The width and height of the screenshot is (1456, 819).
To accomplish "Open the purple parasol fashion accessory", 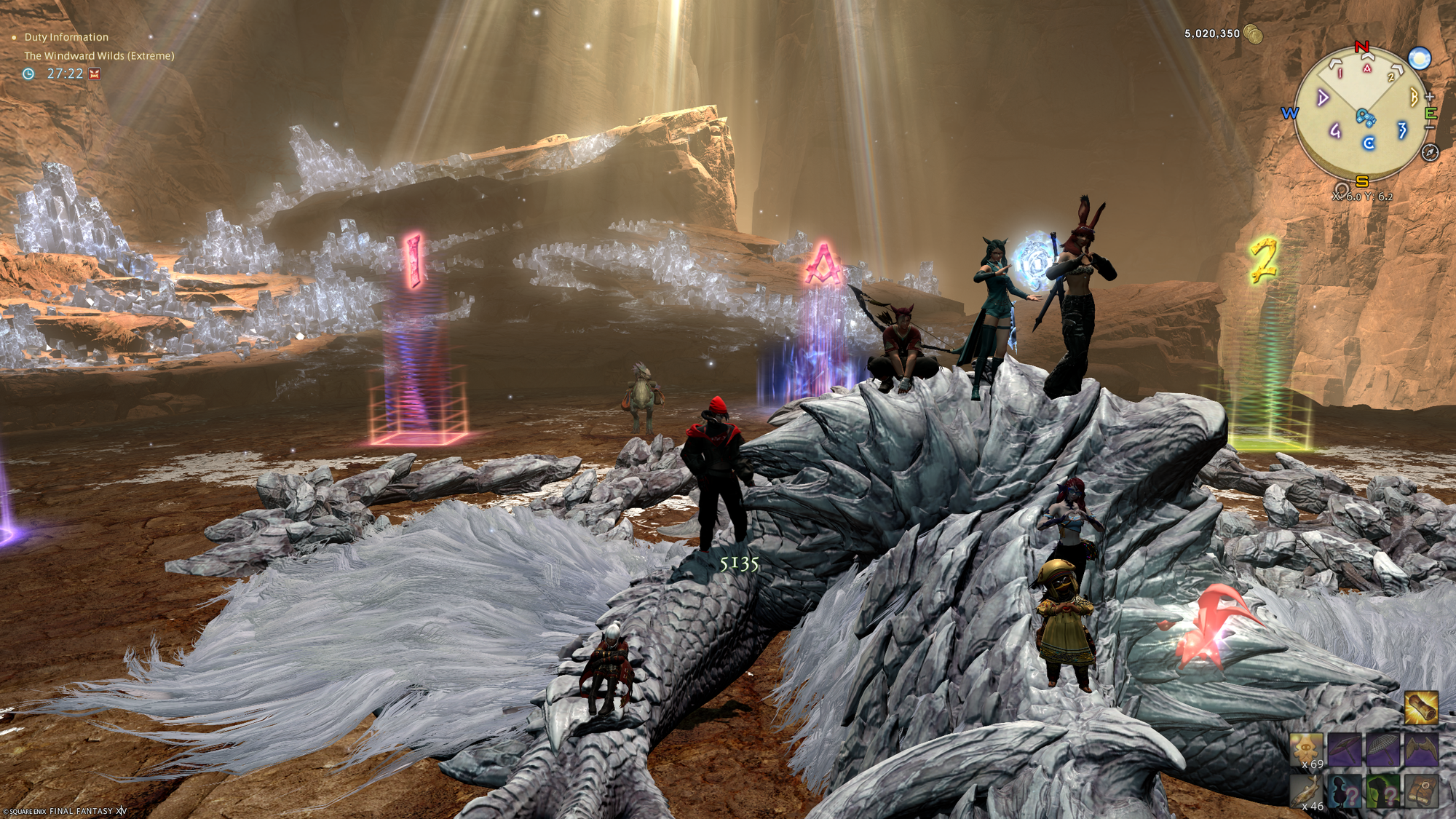I will pos(1345,751).
